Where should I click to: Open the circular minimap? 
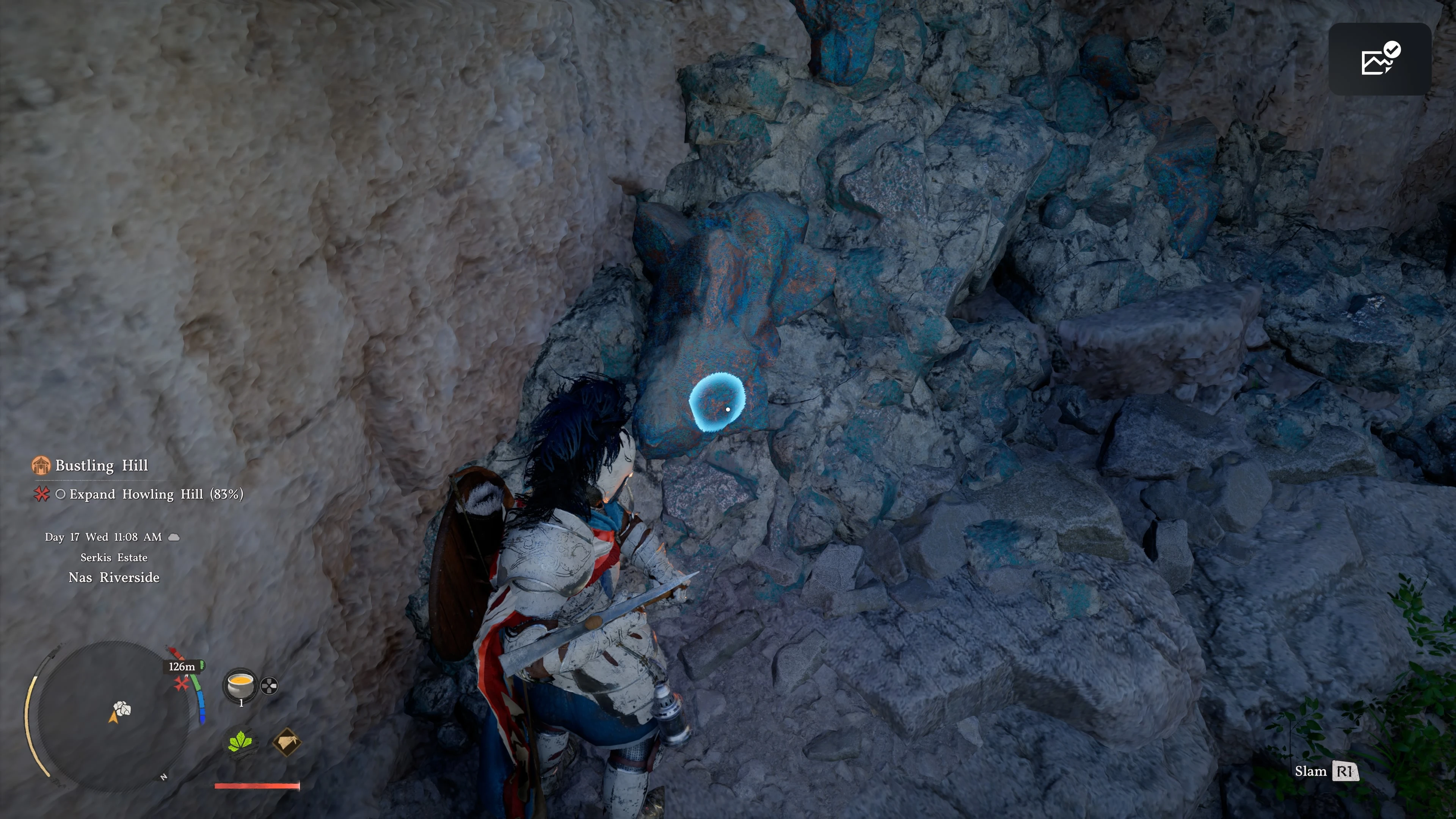coord(113,715)
